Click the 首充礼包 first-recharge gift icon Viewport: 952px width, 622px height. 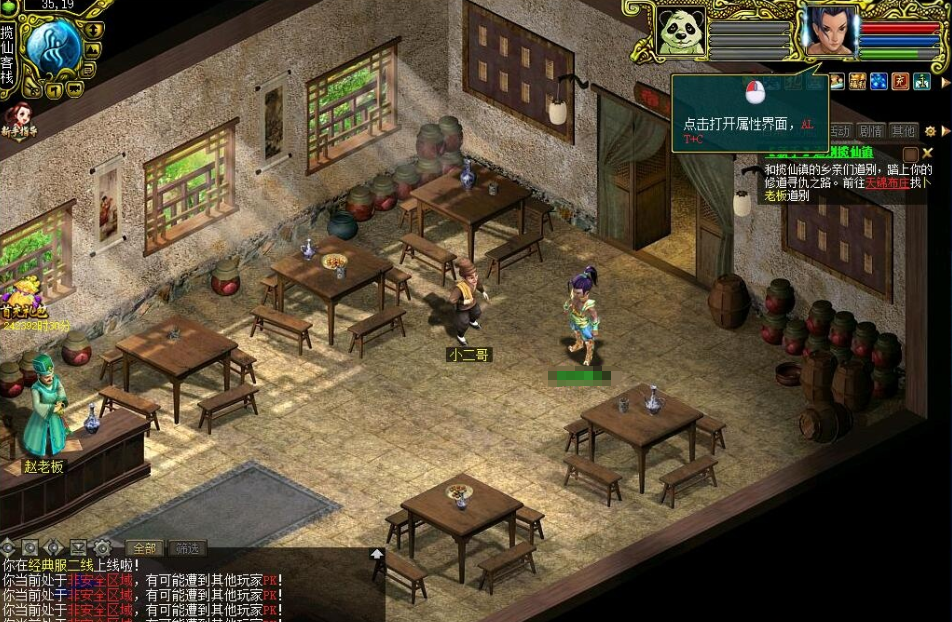point(22,299)
